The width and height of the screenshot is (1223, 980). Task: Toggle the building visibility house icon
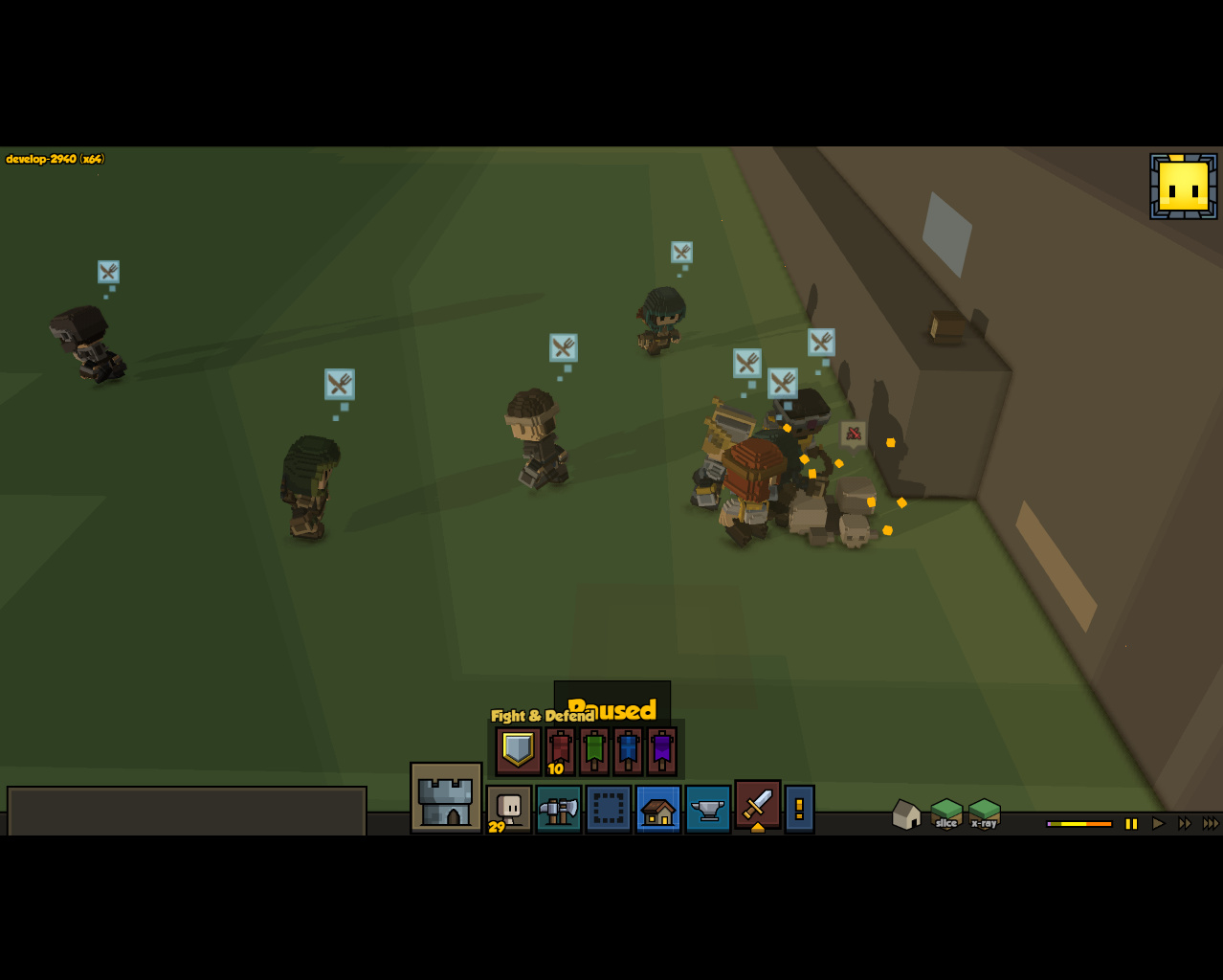(905, 814)
